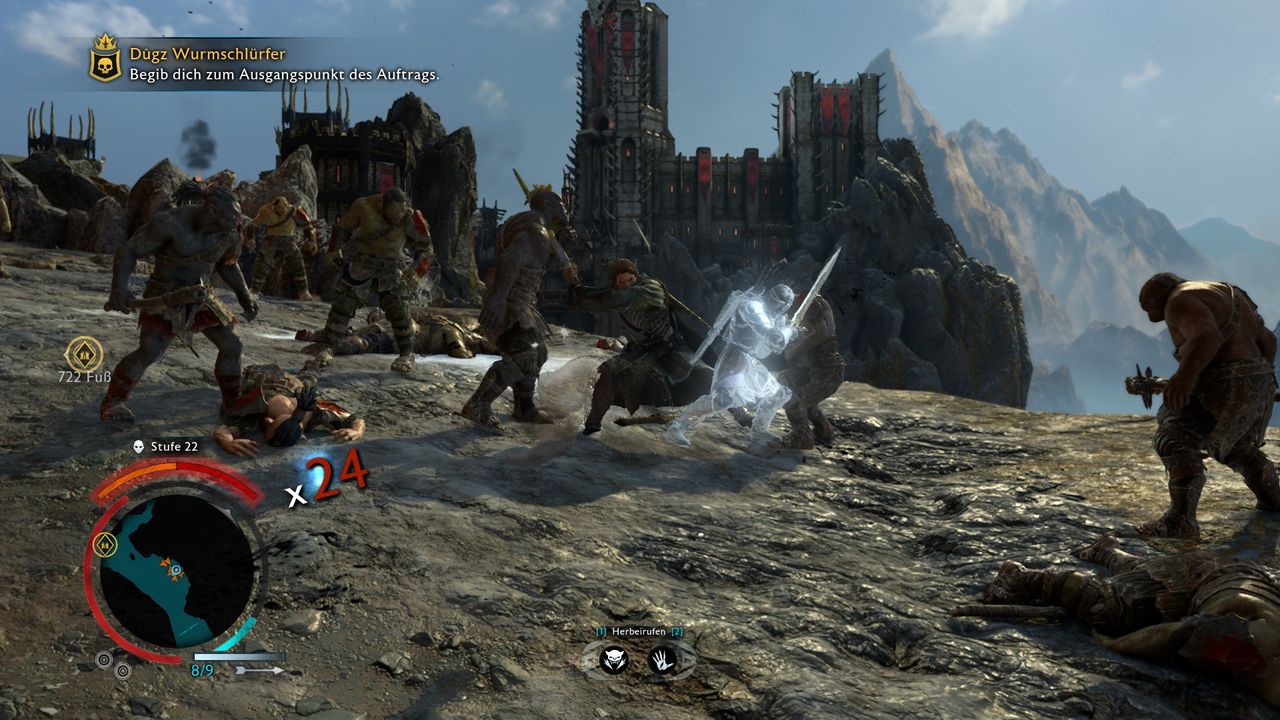
Task: Click the player arrow on the minimap
Action: click(x=175, y=570)
